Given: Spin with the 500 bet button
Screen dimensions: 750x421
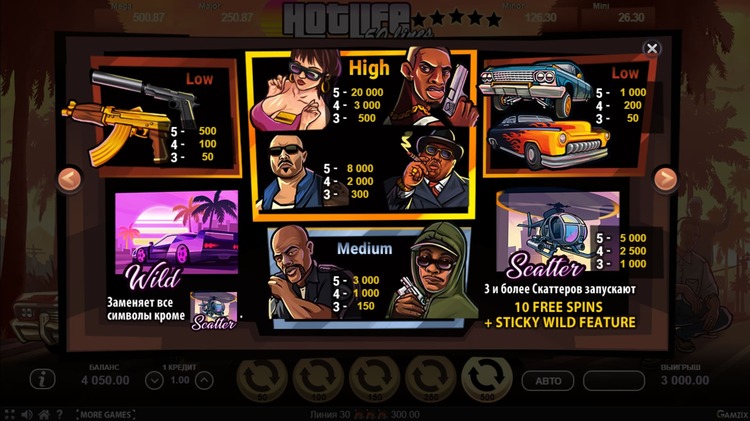Looking at the screenshot, I should (x=488, y=381).
